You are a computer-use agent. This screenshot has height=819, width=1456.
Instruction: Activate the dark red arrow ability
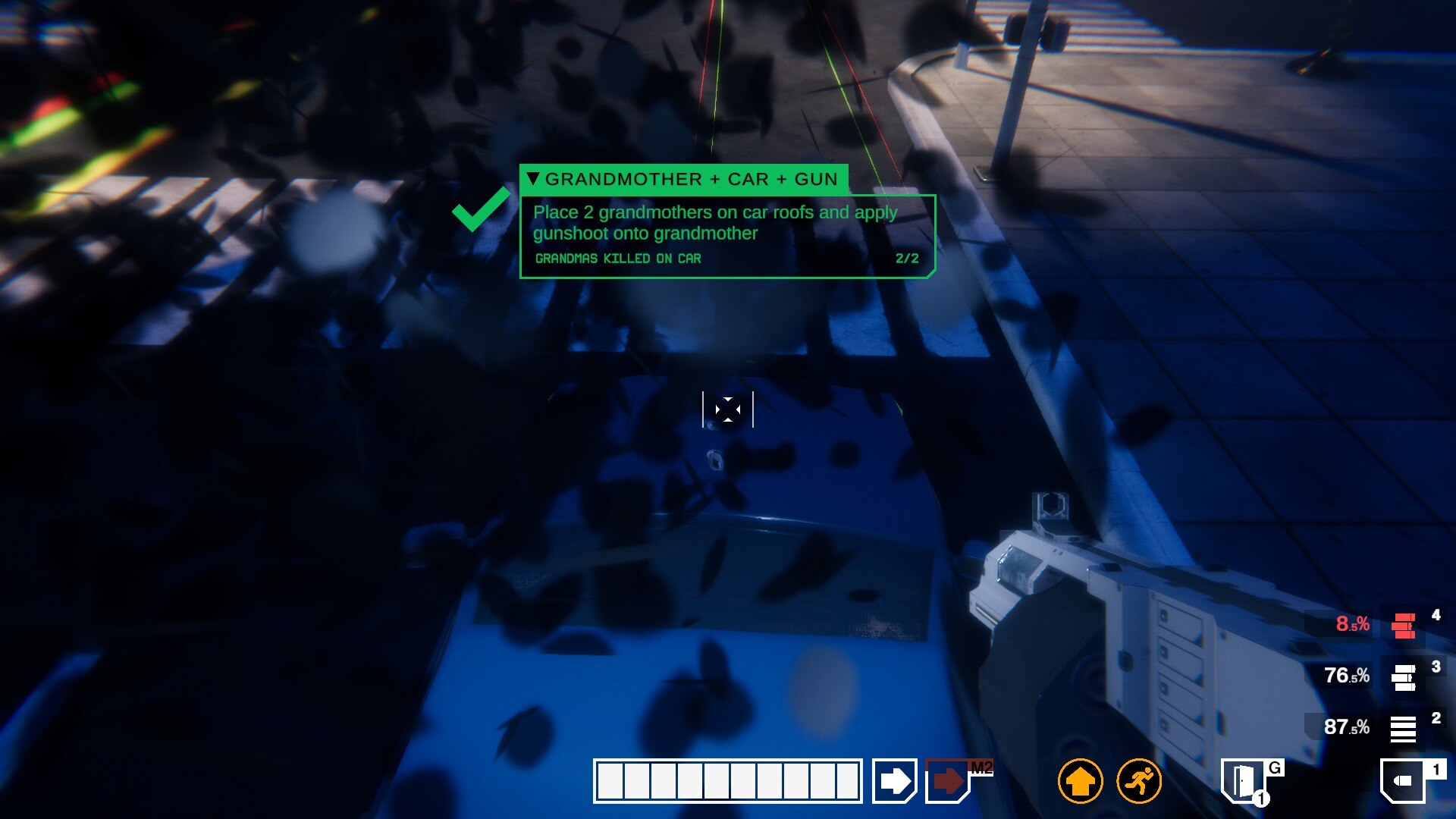pyautogui.click(x=948, y=780)
